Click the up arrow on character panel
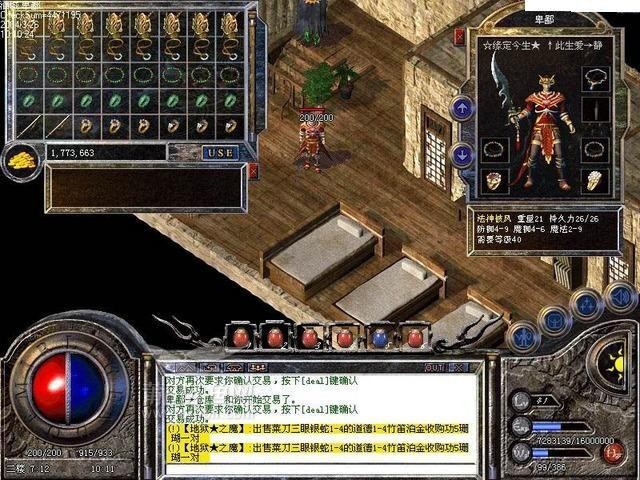Viewport: 640px width, 480px height. tap(462, 107)
